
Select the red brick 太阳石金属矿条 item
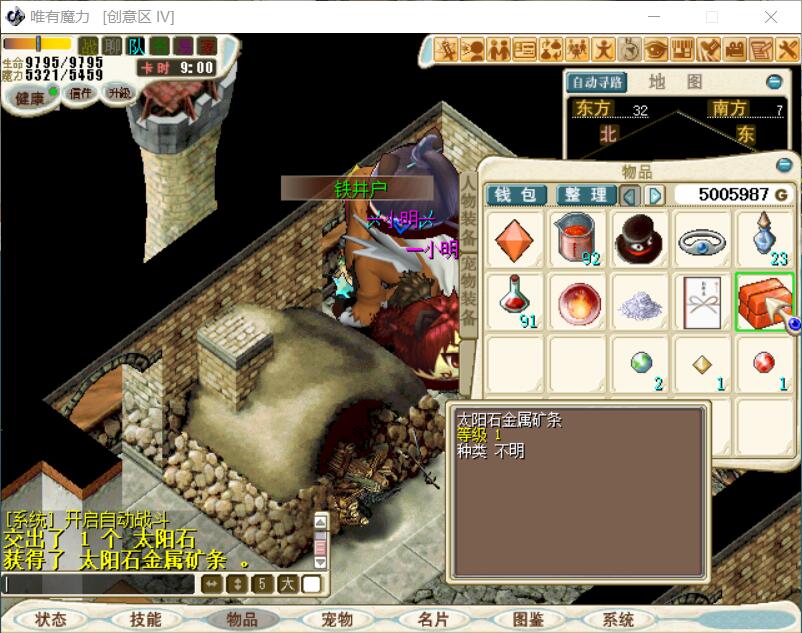(764, 301)
